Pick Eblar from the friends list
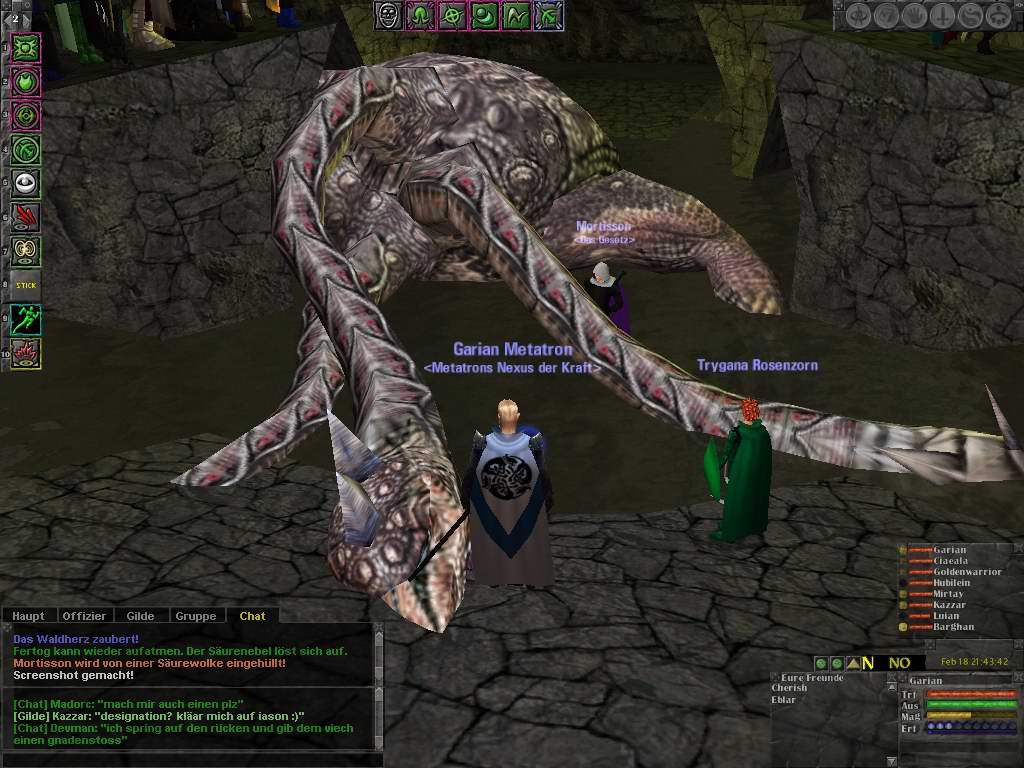1024x768 pixels. click(x=784, y=699)
